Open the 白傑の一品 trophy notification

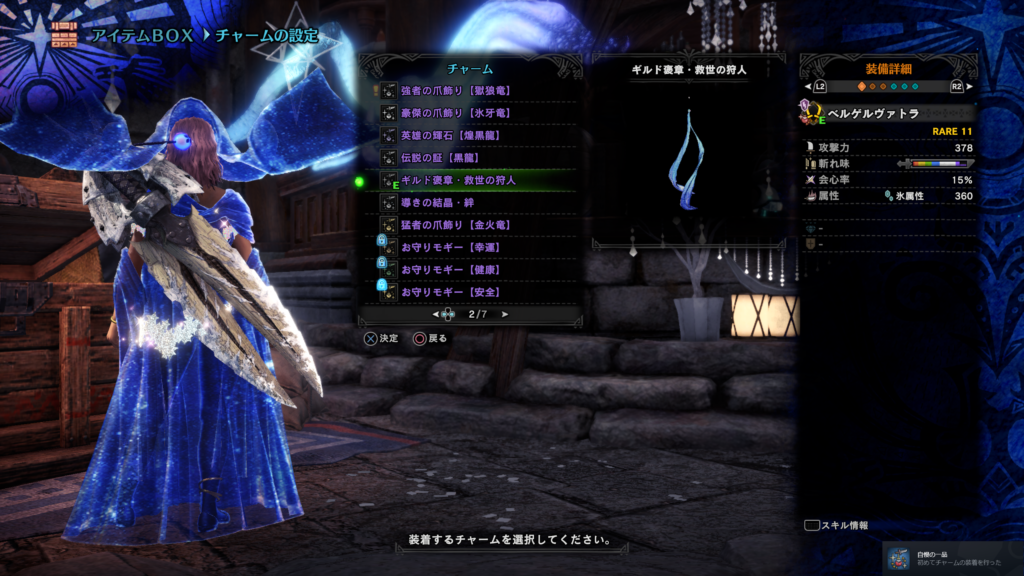(944, 556)
